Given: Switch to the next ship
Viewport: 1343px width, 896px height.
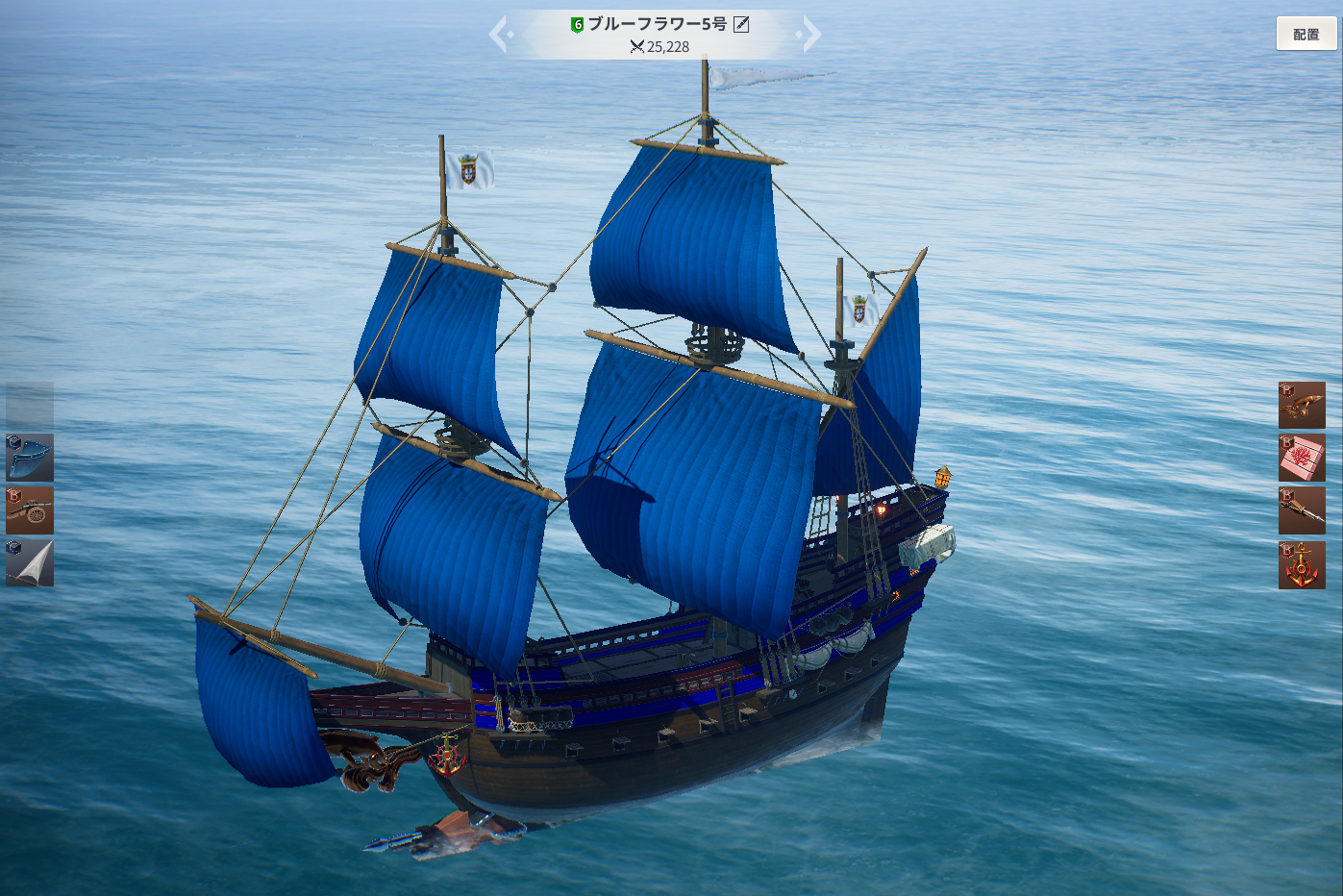Looking at the screenshot, I should (810, 35).
